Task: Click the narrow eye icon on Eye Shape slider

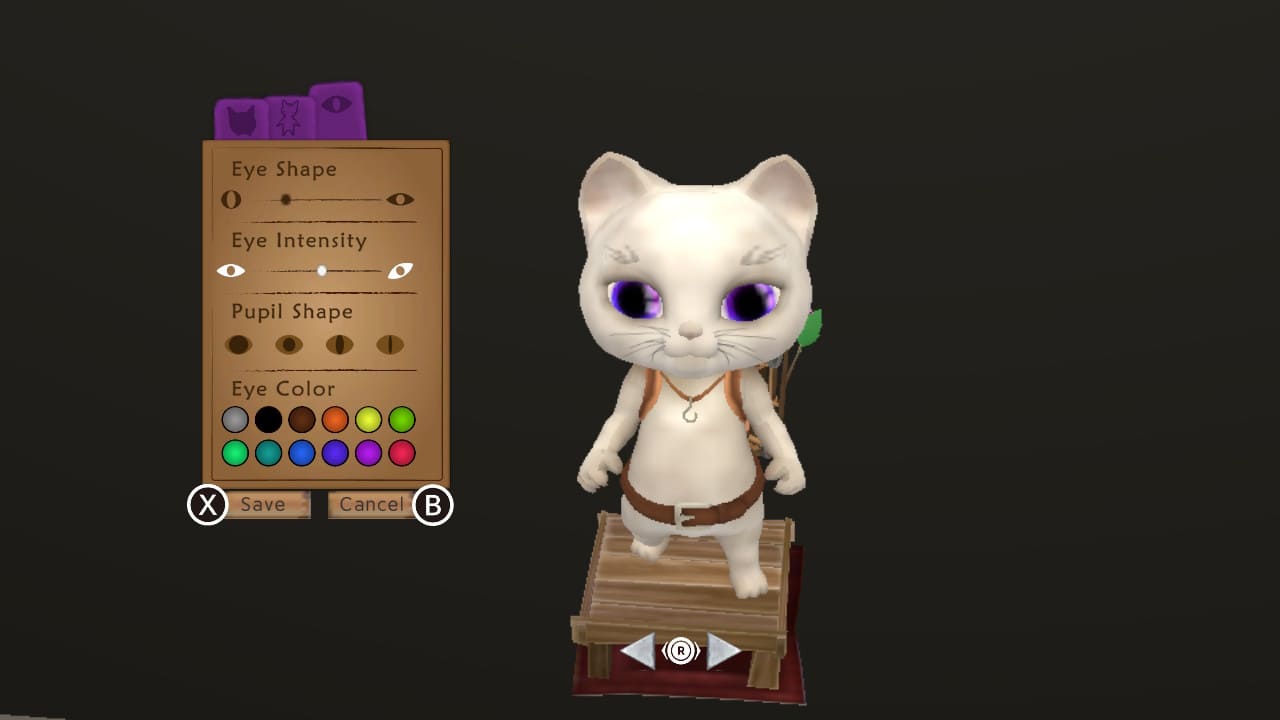Action: click(231, 199)
